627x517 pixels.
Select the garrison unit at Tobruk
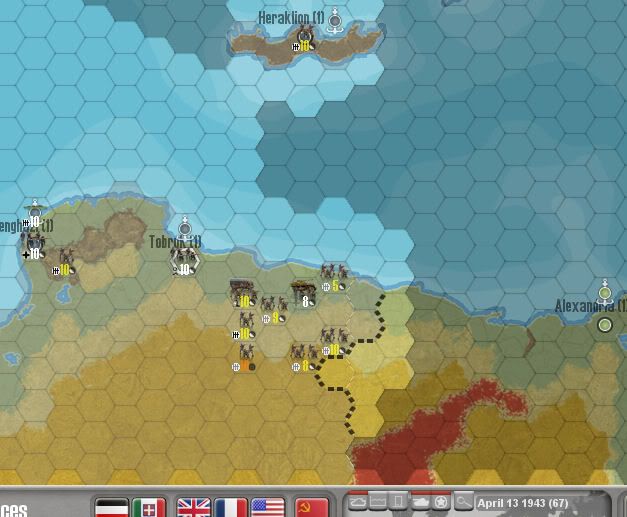[x=185, y=261]
